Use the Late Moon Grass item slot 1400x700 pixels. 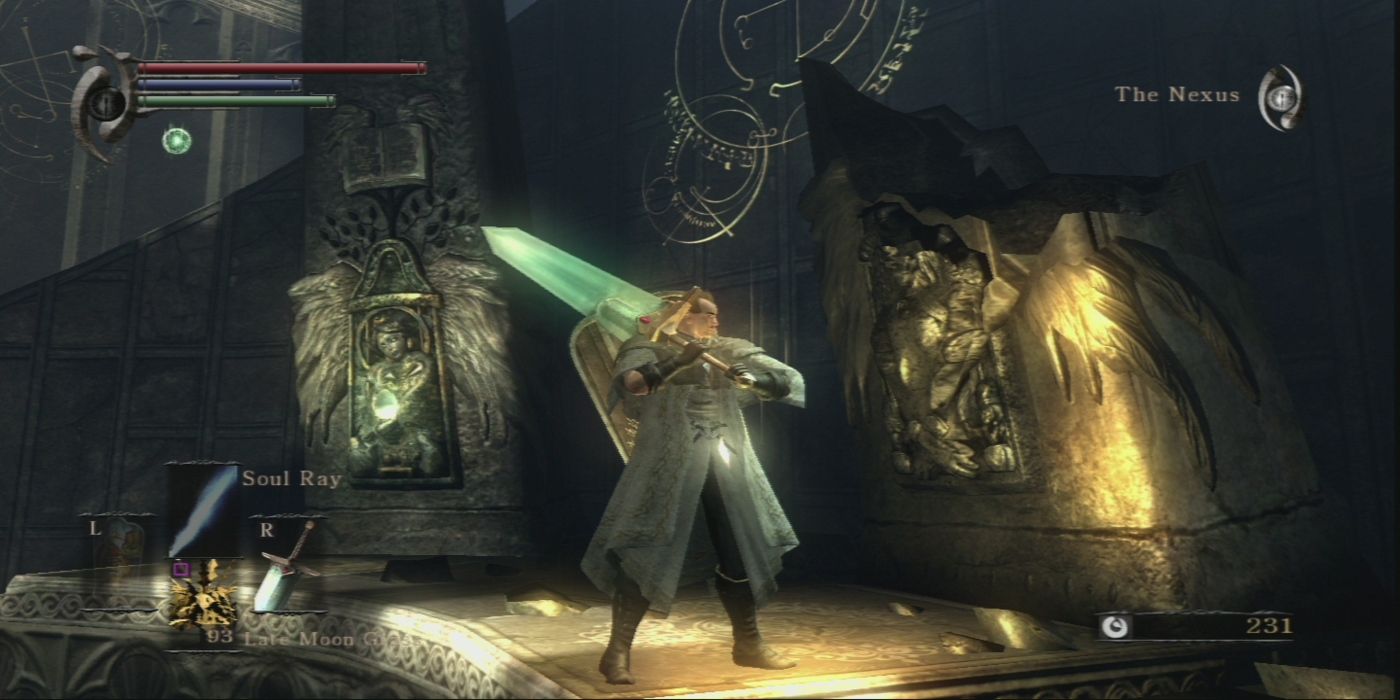point(204,598)
